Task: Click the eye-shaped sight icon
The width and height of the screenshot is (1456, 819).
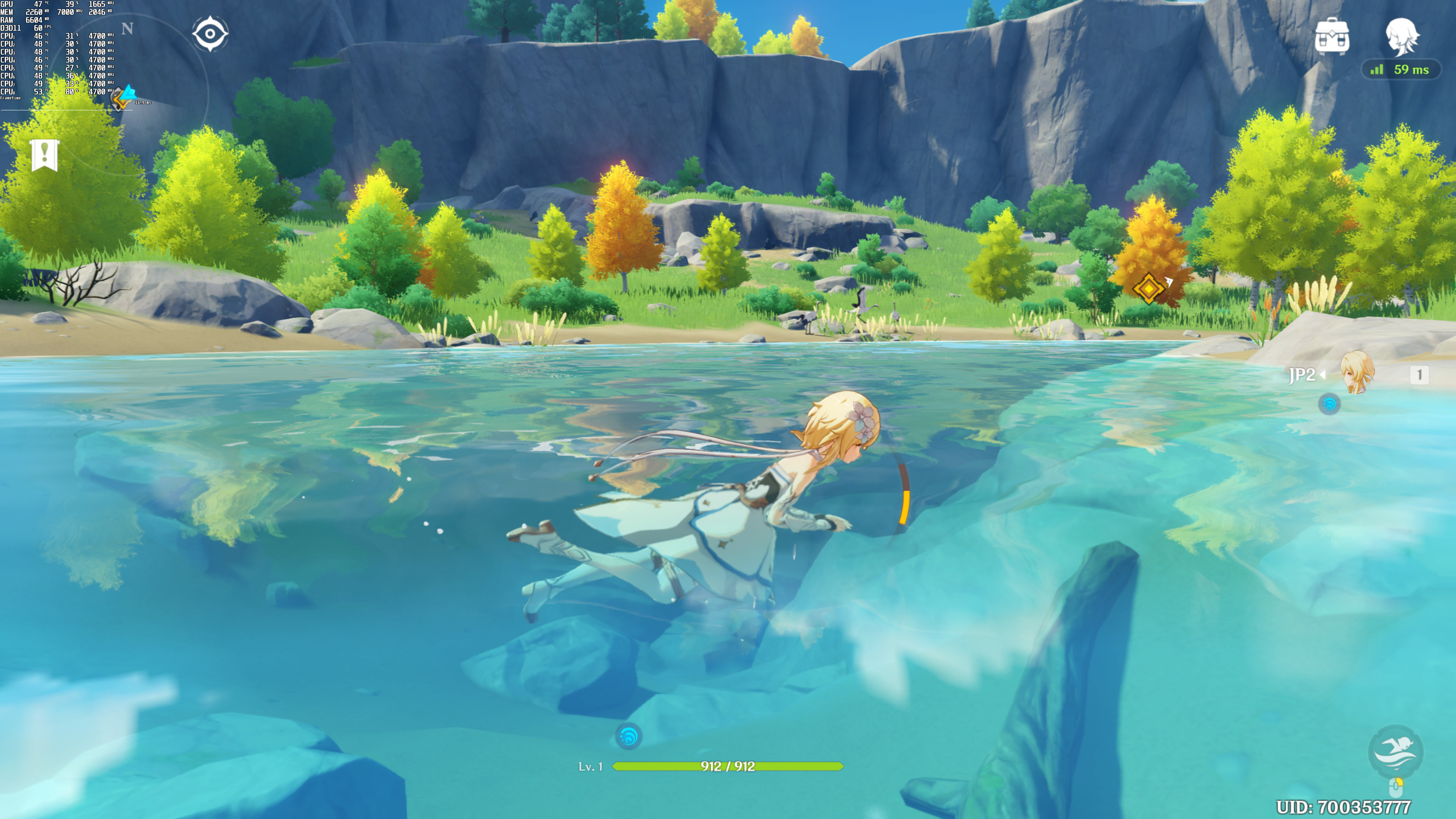Action: click(210, 34)
